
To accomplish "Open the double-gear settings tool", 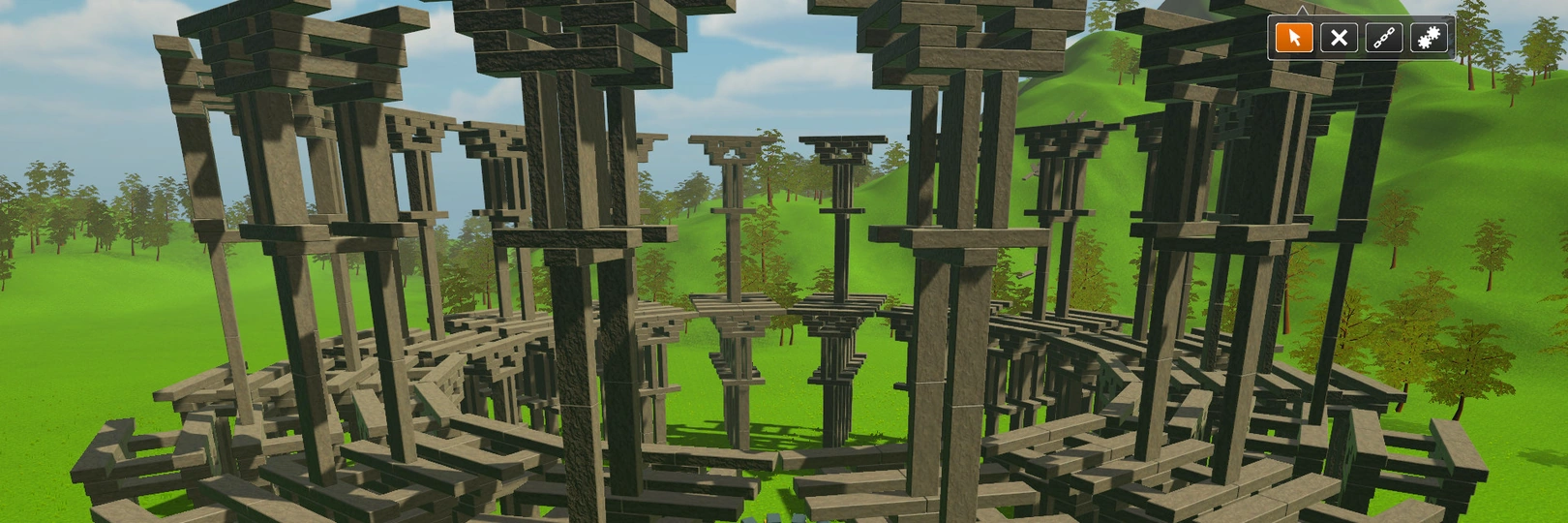I will [x=1429, y=38].
